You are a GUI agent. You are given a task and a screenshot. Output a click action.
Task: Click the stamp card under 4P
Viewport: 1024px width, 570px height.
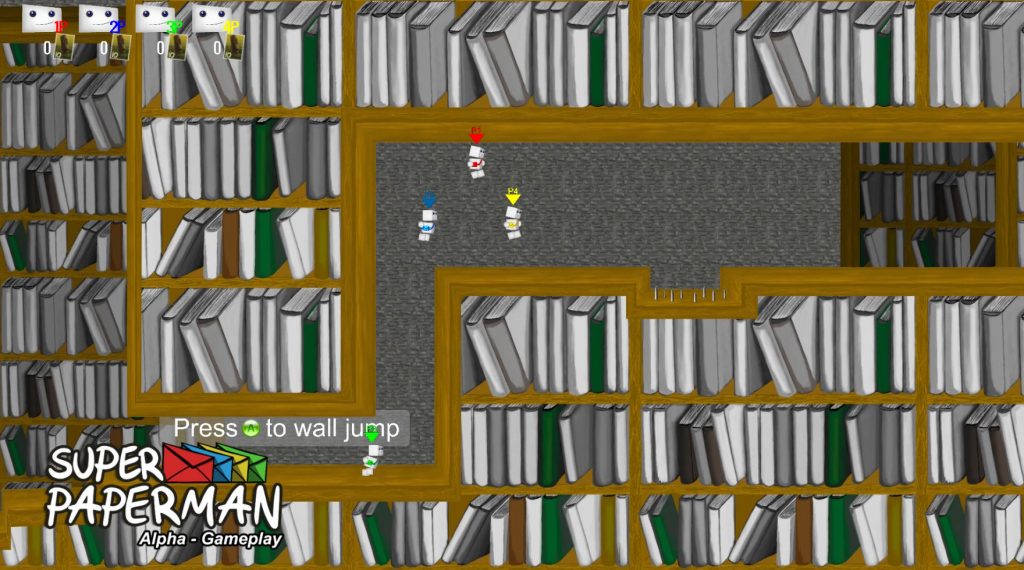[x=233, y=47]
